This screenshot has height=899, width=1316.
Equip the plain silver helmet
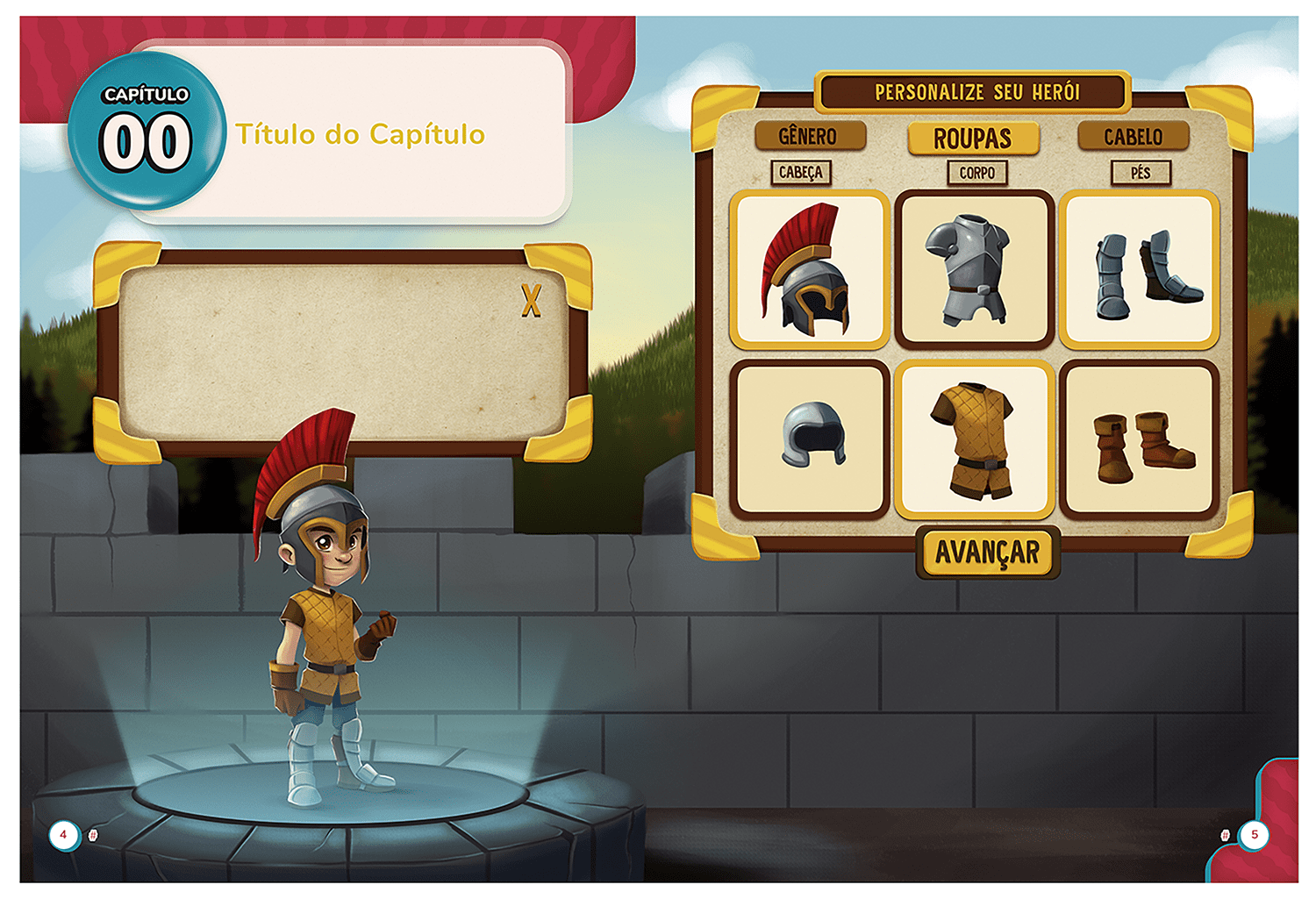[x=810, y=438]
